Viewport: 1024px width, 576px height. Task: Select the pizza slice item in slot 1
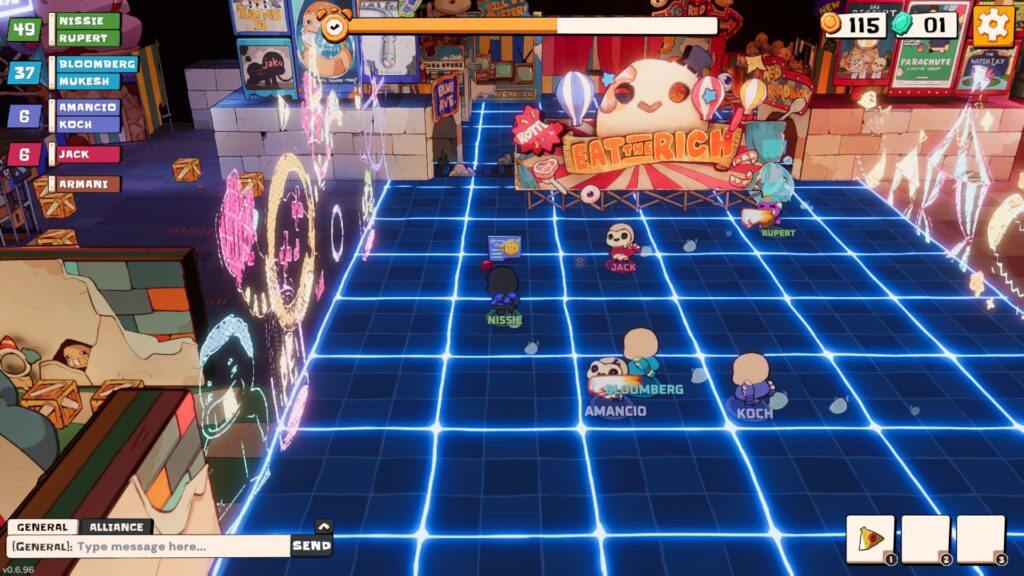[x=870, y=539]
